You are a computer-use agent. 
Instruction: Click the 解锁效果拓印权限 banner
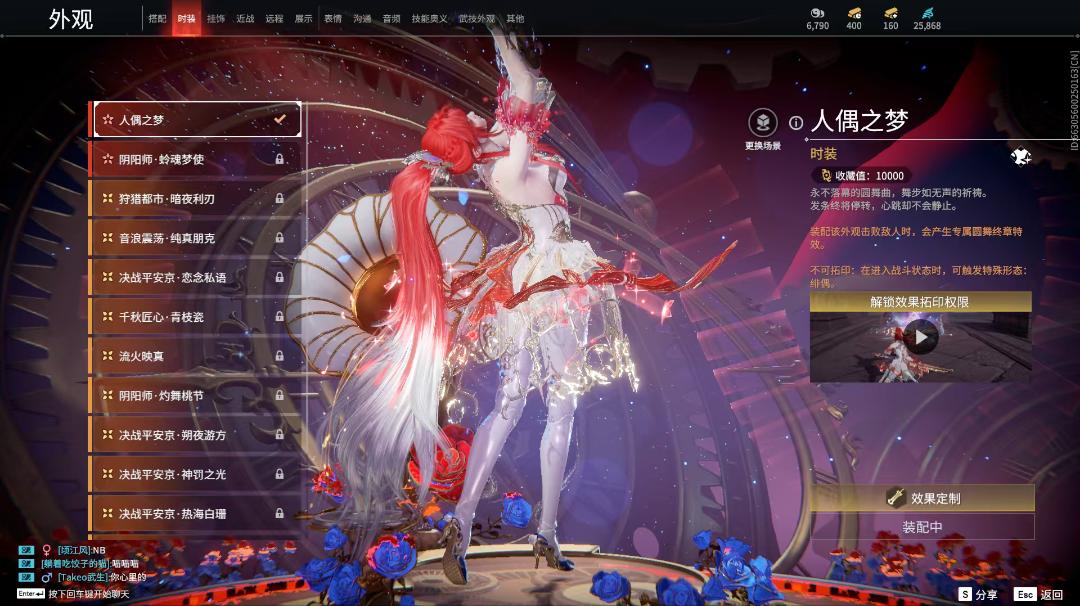point(920,302)
